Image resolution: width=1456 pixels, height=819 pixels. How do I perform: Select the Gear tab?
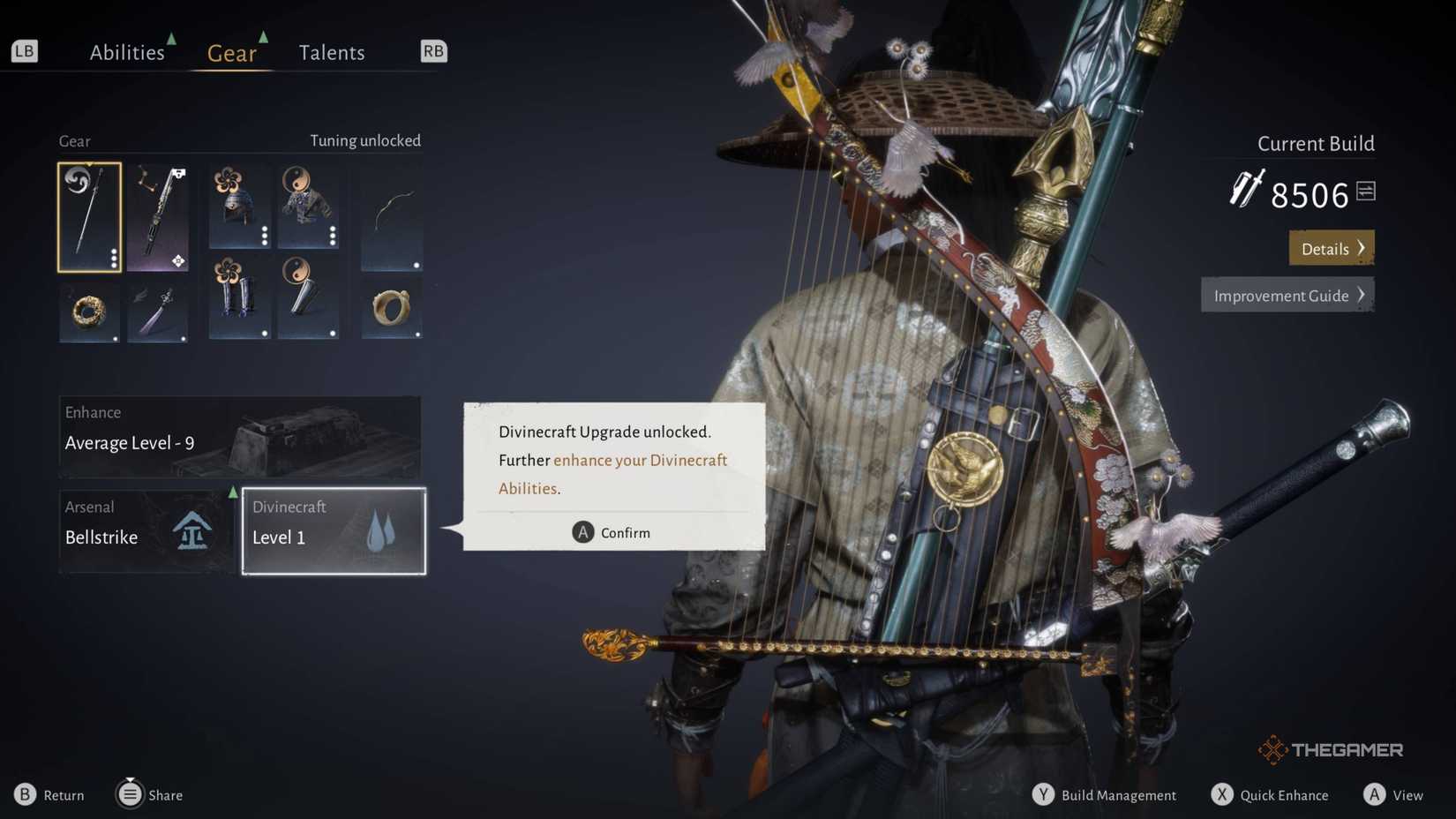[x=232, y=53]
